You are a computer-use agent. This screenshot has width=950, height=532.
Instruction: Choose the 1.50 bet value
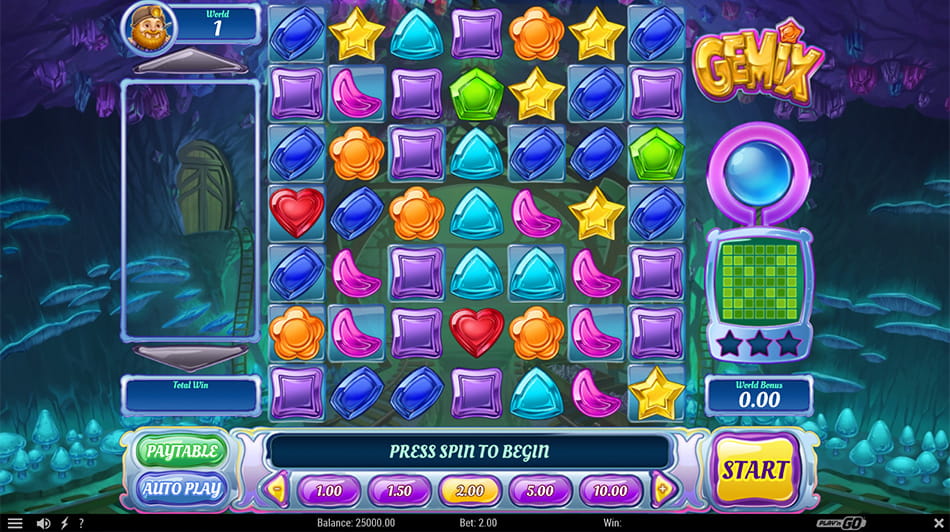click(x=399, y=491)
